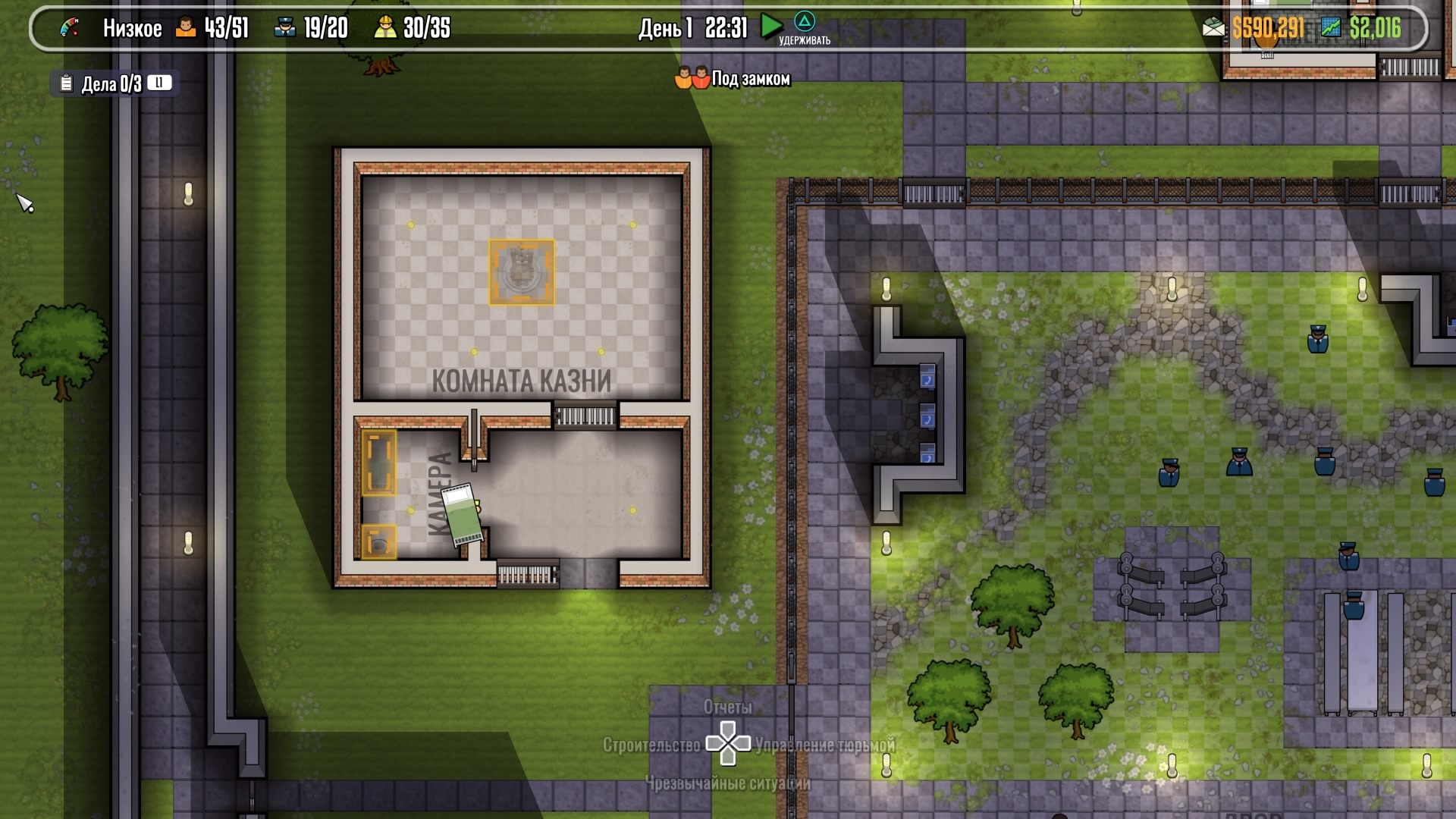Click the cash balance money icon

pos(1213,28)
